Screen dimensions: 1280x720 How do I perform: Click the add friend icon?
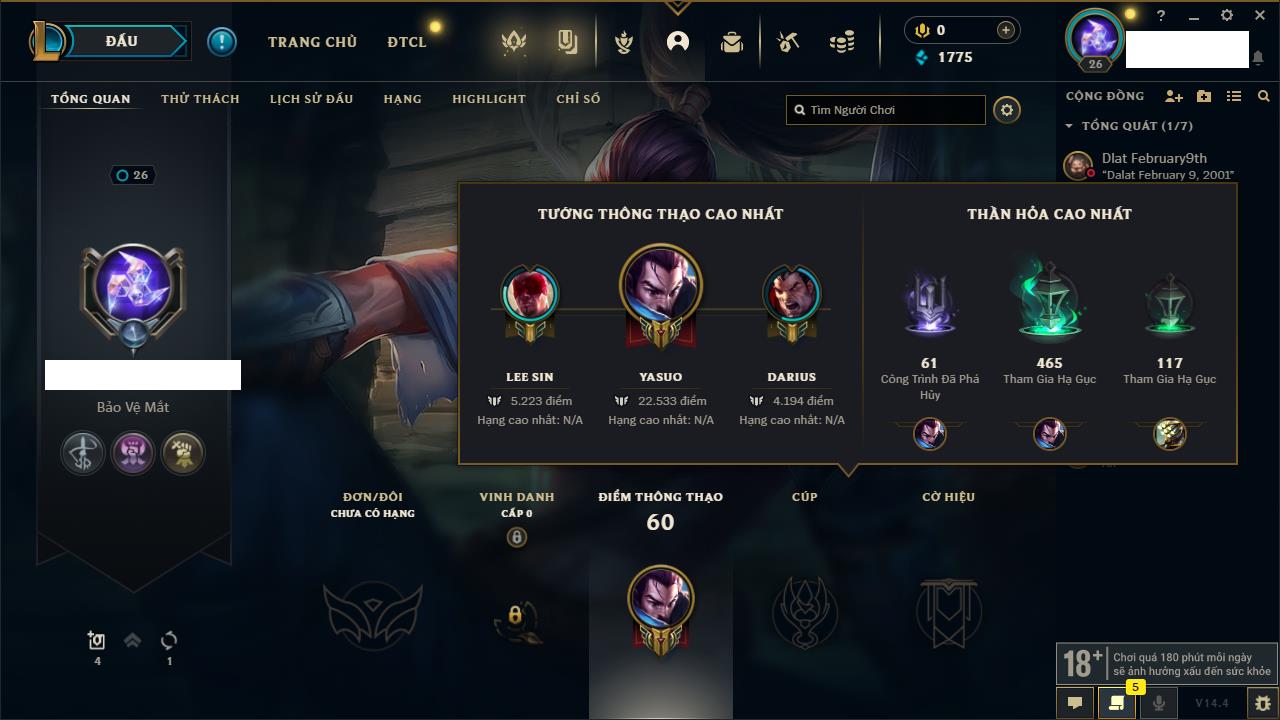tap(1173, 97)
